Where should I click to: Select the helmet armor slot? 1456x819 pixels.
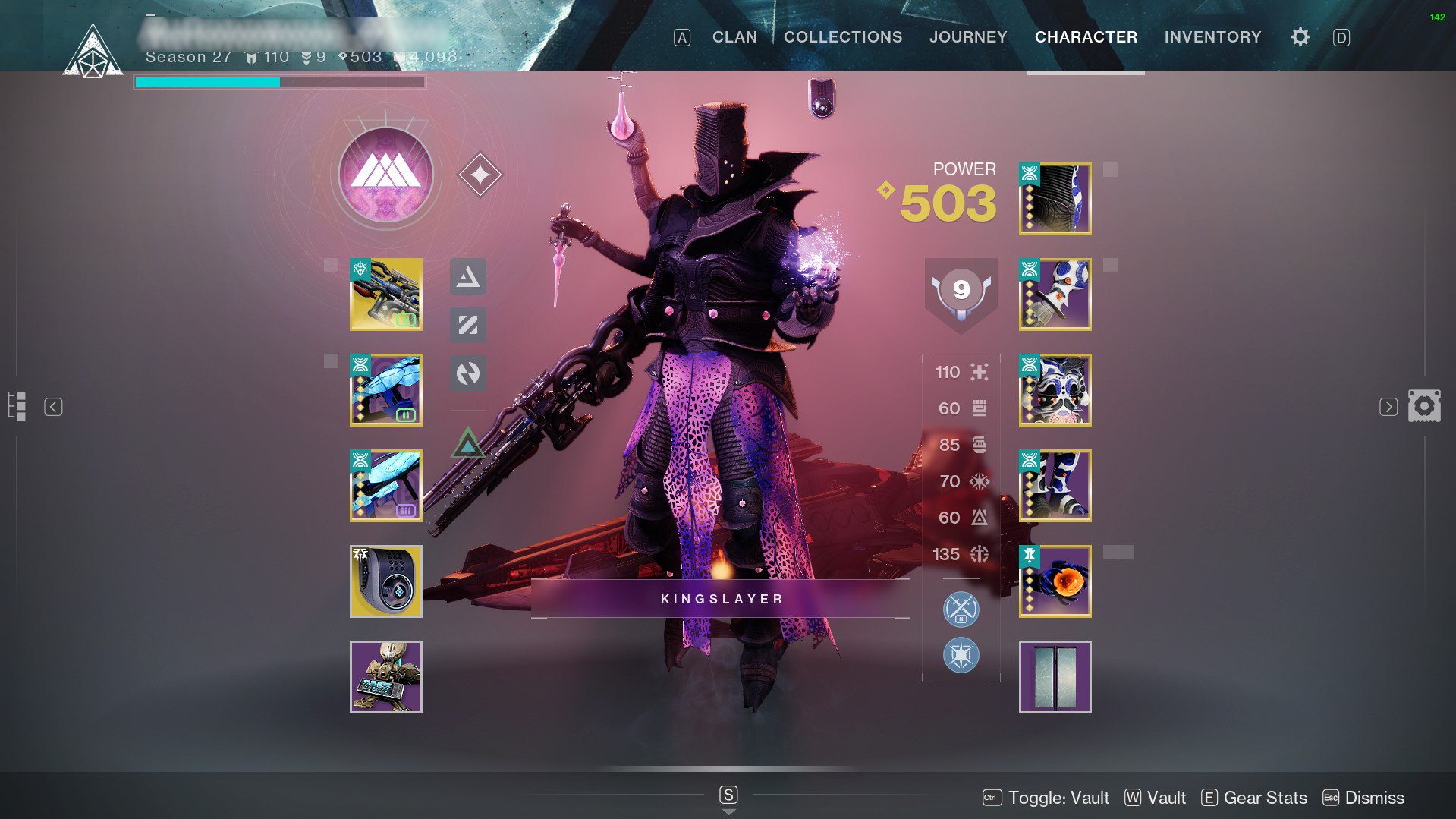(x=1055, y=199)
